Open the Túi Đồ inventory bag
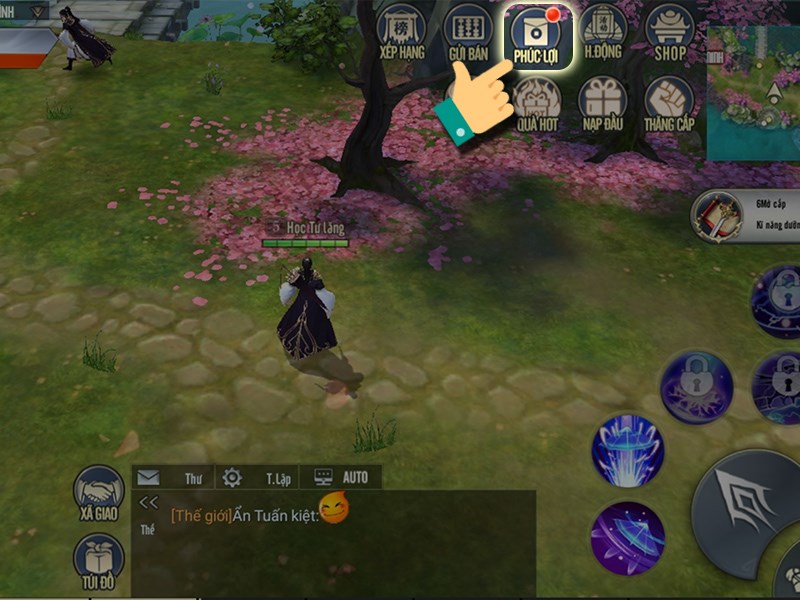The image size is (800, 600). point(99,561)
